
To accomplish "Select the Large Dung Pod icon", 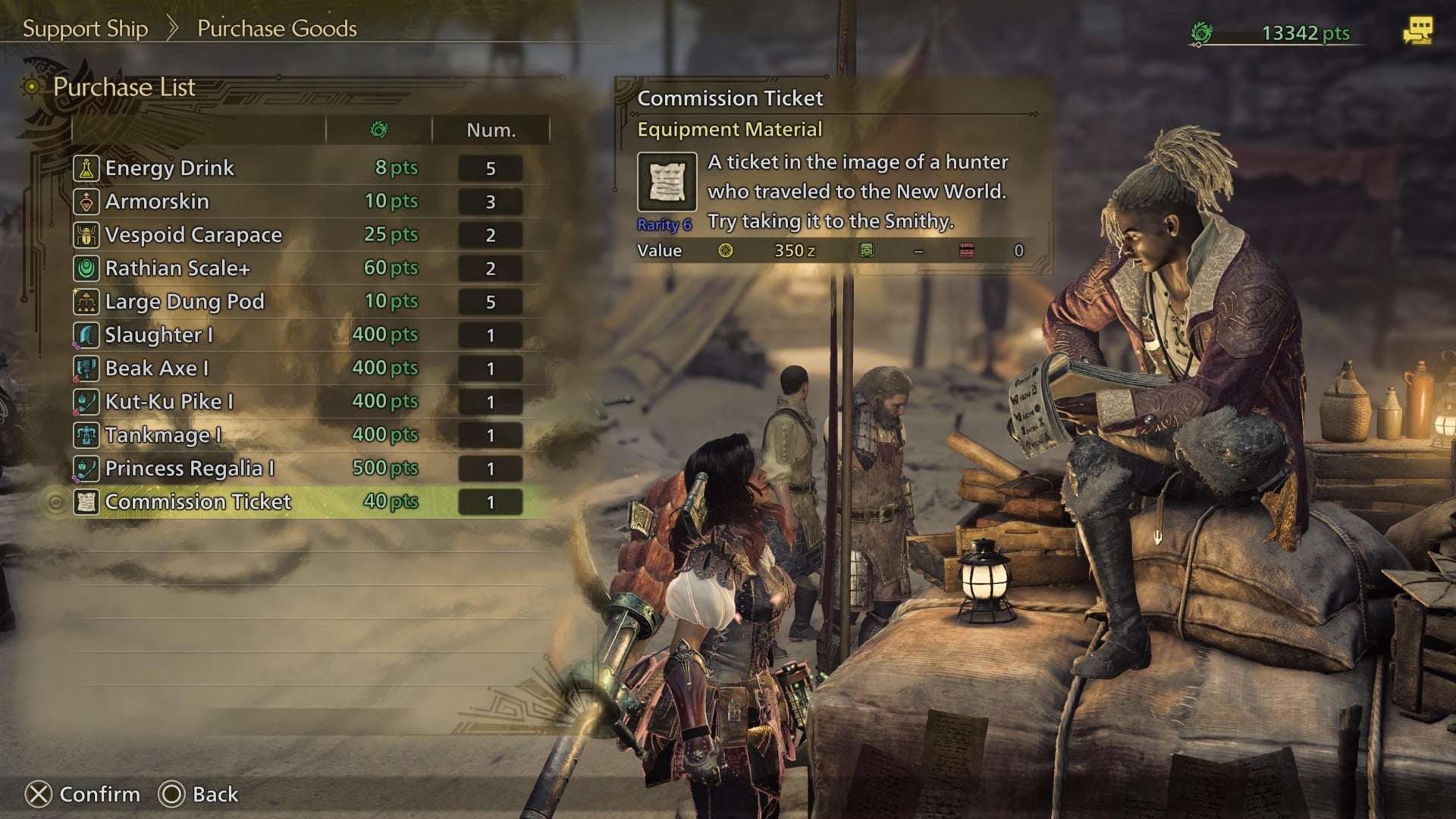I will point(86,301).
